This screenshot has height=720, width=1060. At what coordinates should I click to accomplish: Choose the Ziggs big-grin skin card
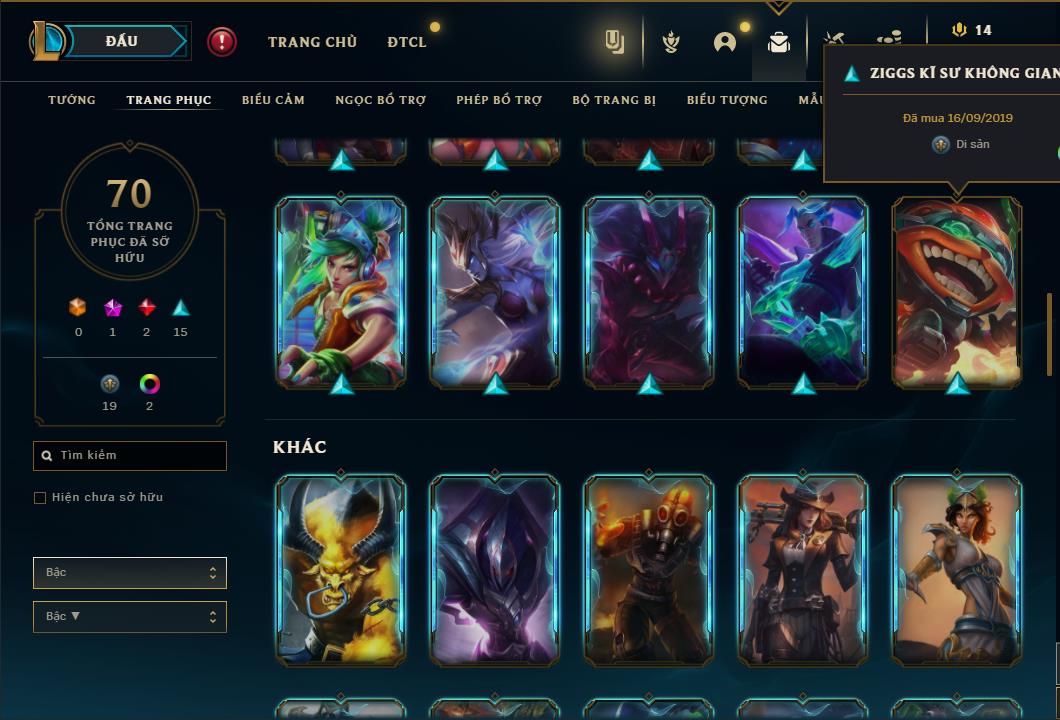(957, 290)
